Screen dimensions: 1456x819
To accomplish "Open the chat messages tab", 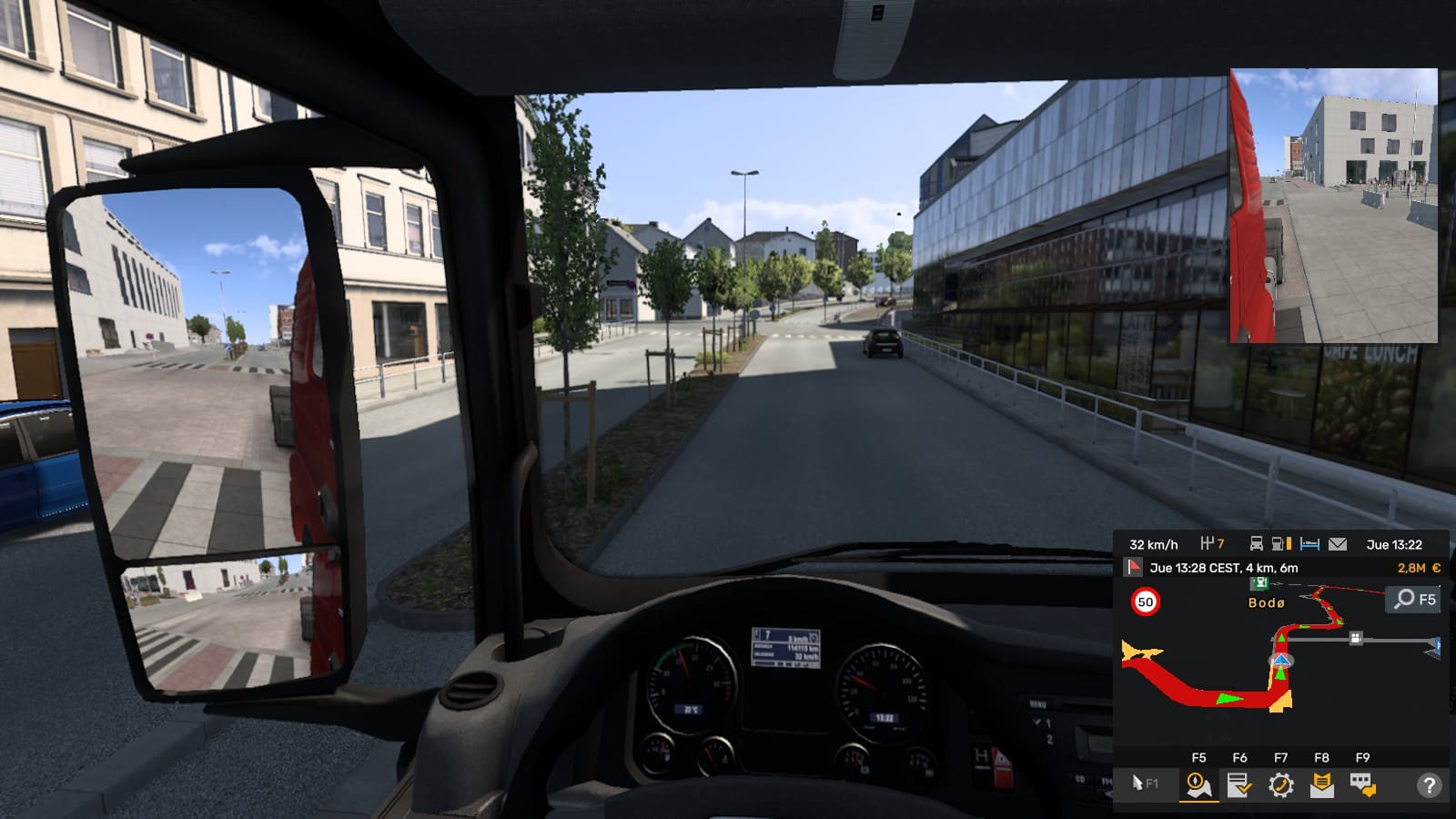I will pos(1362,784).
